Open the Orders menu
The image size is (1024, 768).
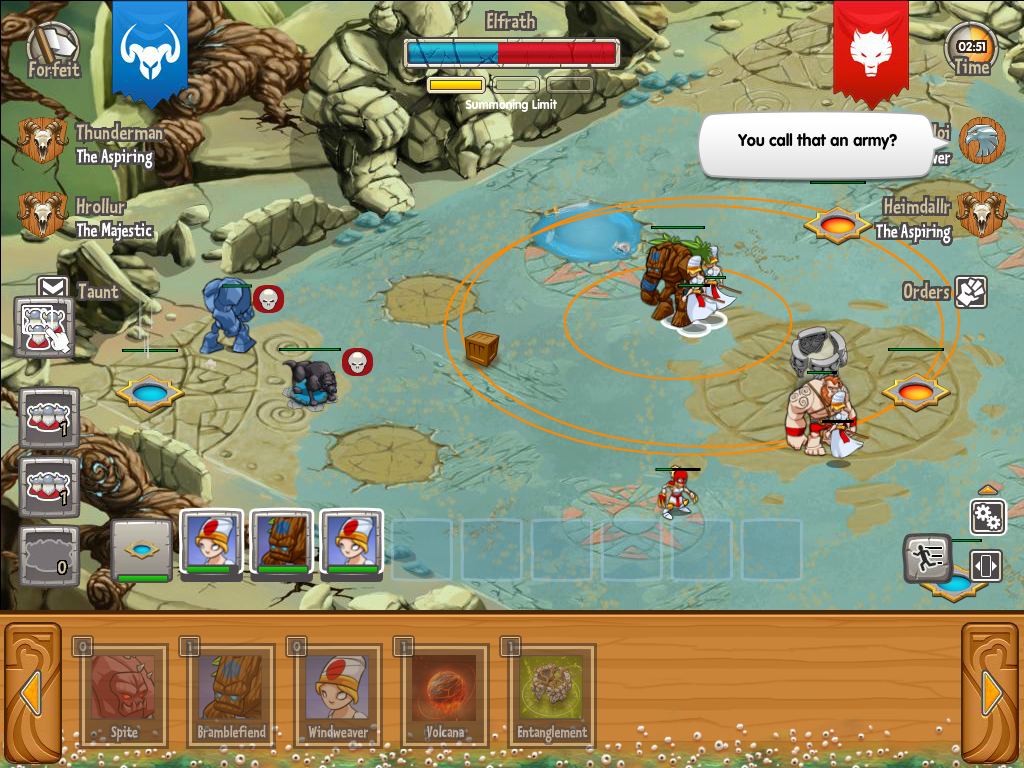970,292
